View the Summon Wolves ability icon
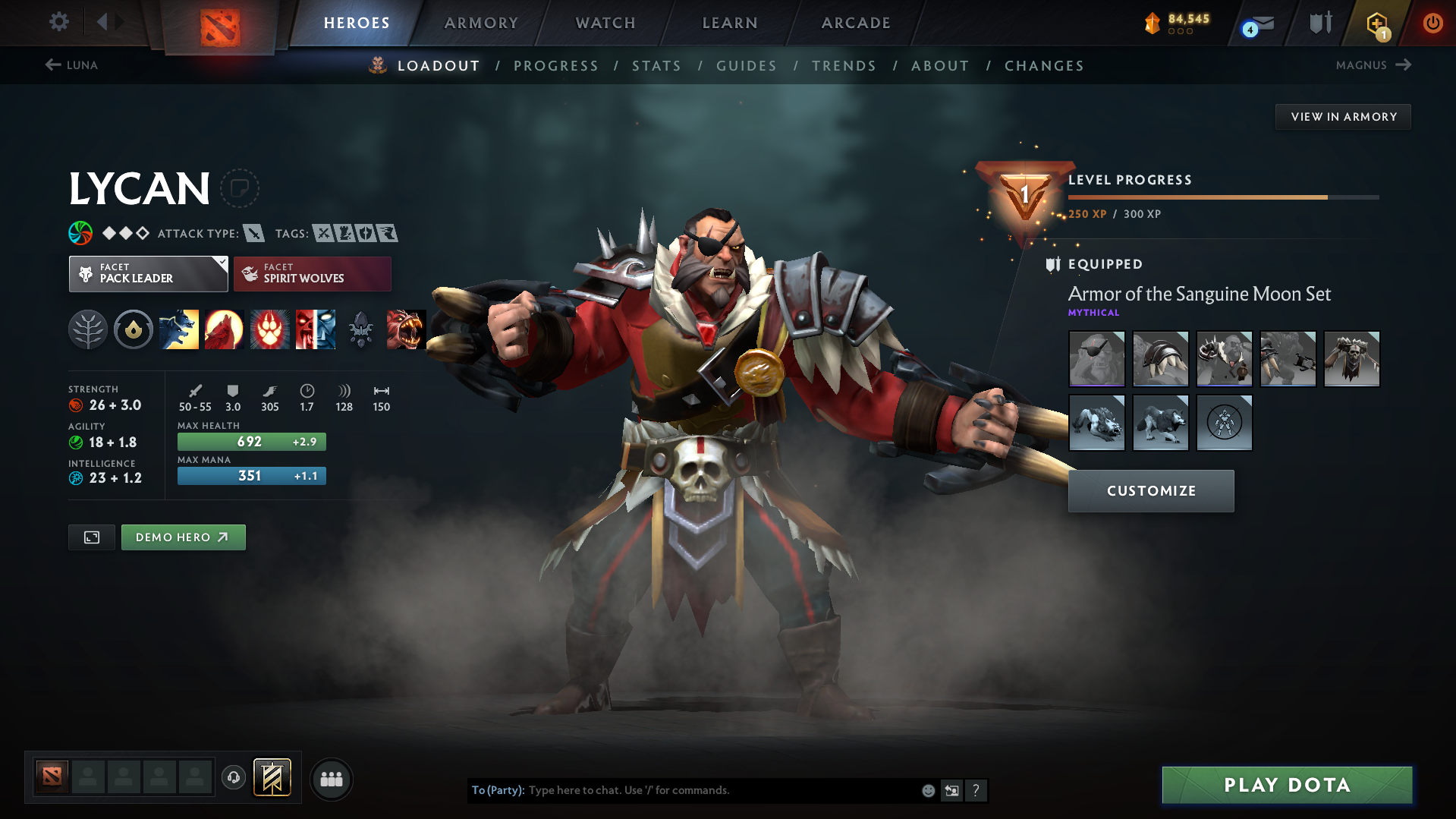This screenshot has height=819, width=1456. point(179,329)
